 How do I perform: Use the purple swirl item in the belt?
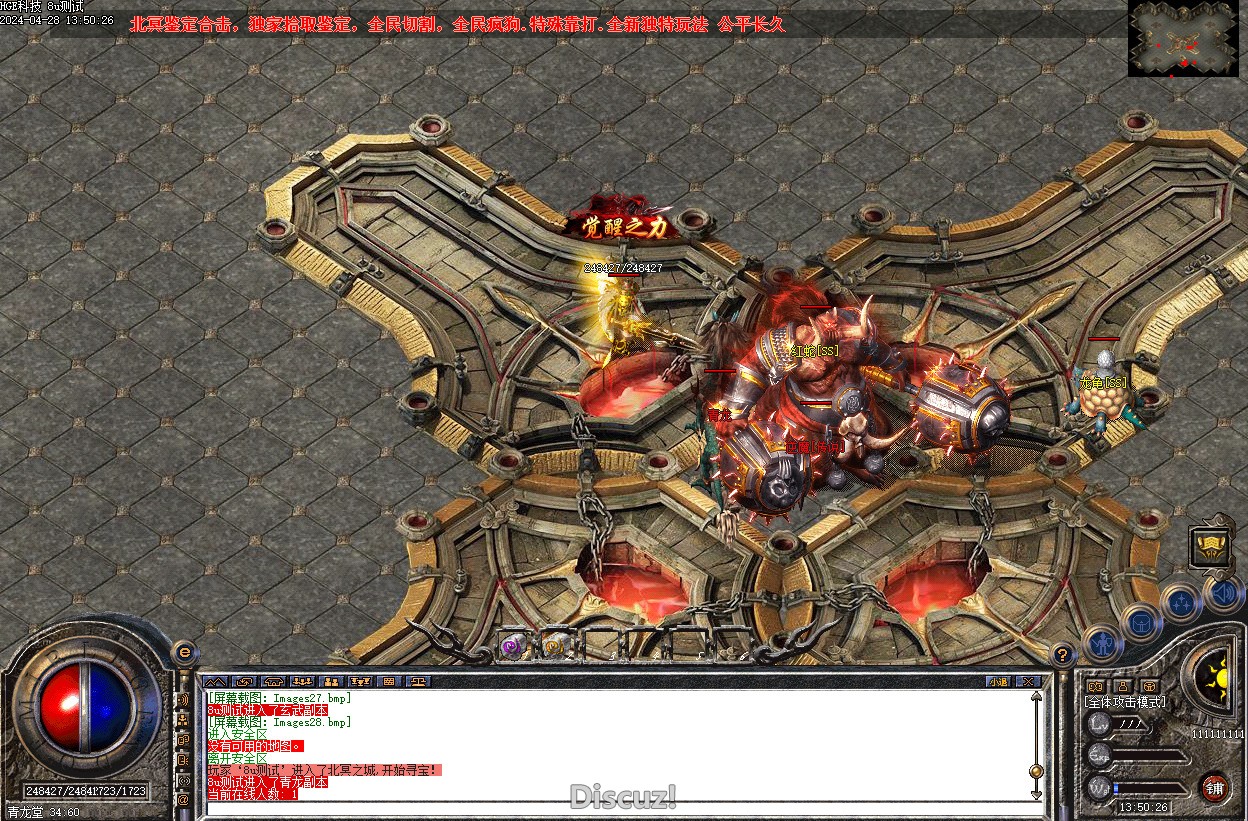(513, 647)
